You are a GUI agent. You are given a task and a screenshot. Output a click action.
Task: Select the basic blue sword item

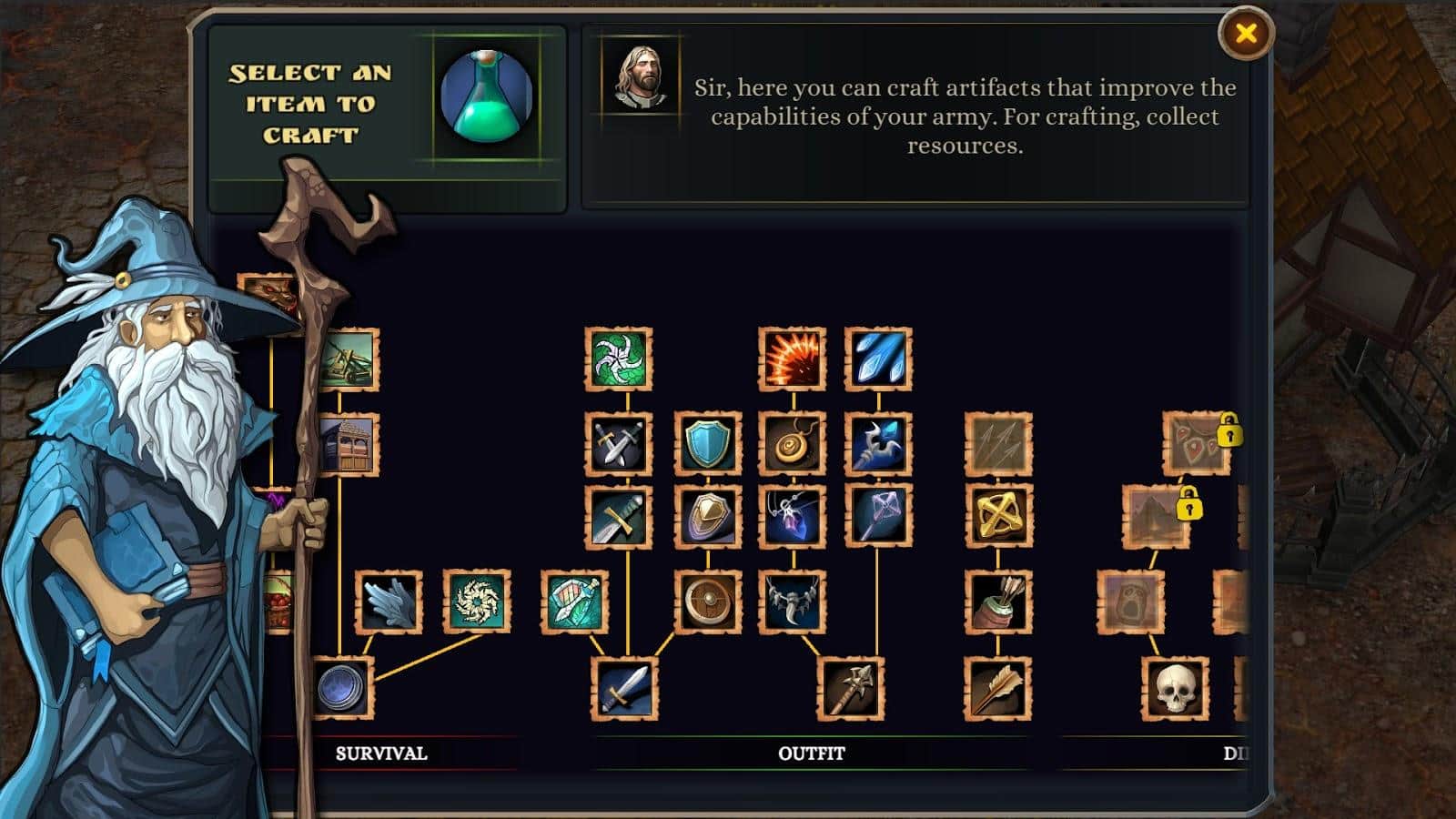(x=624, y=688)
